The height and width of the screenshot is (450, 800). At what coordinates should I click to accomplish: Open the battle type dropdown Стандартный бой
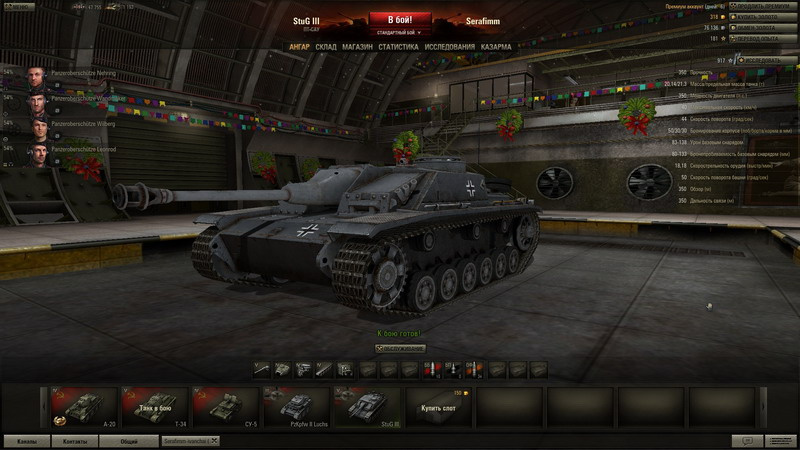400,33
